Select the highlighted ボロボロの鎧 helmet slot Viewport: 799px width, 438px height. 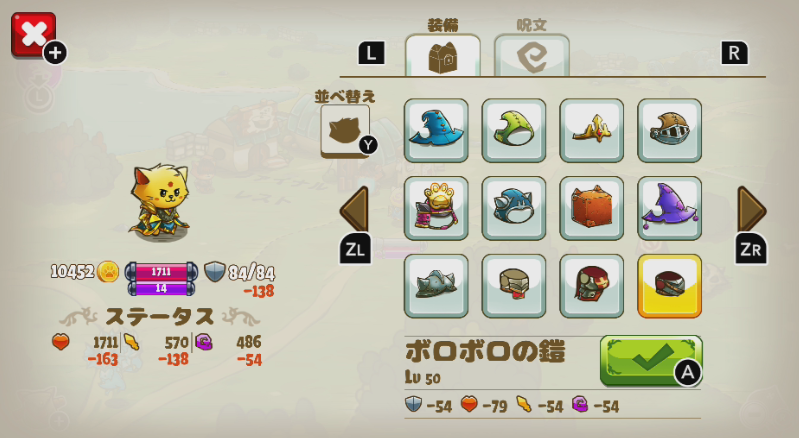point(670,286)
